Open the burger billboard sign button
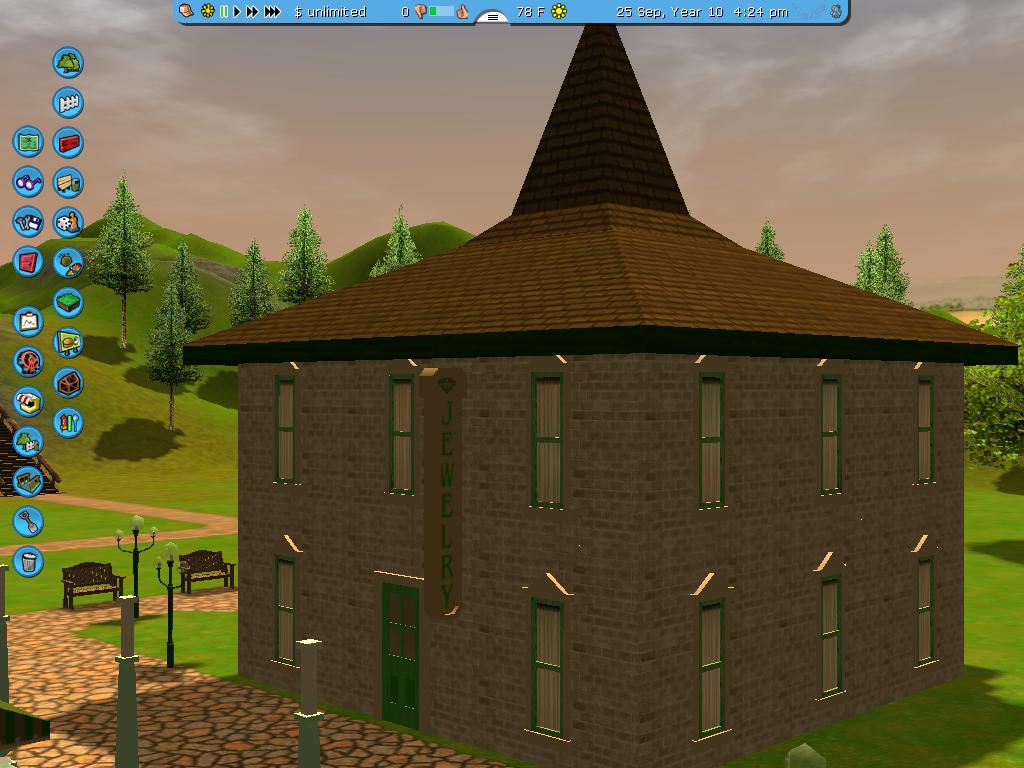1024x768 pixels. pyautogui.click(x=68, y=343)
